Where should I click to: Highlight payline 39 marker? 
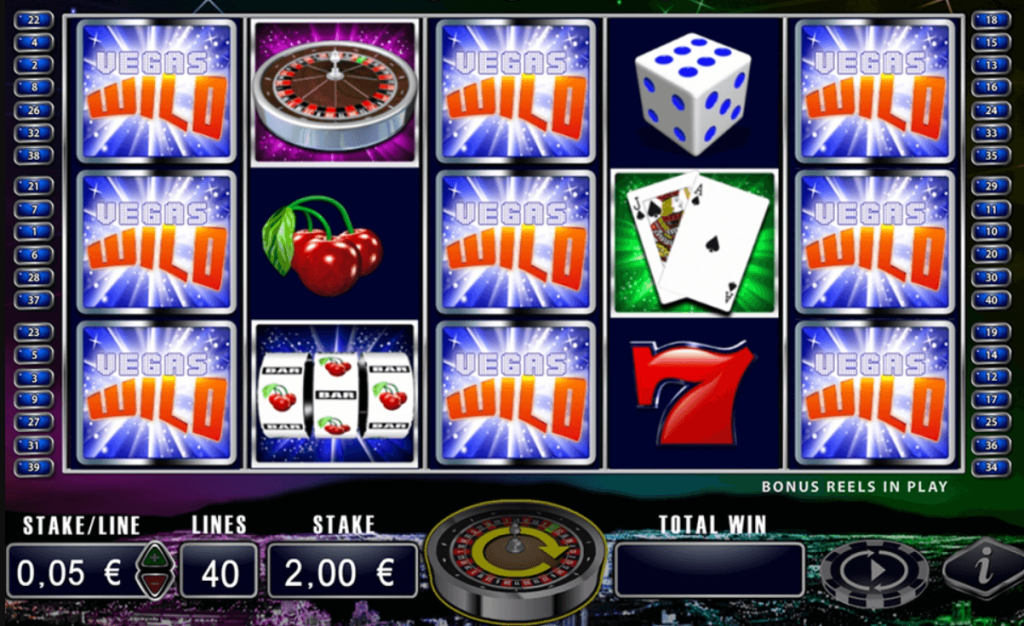coord(34,467)
